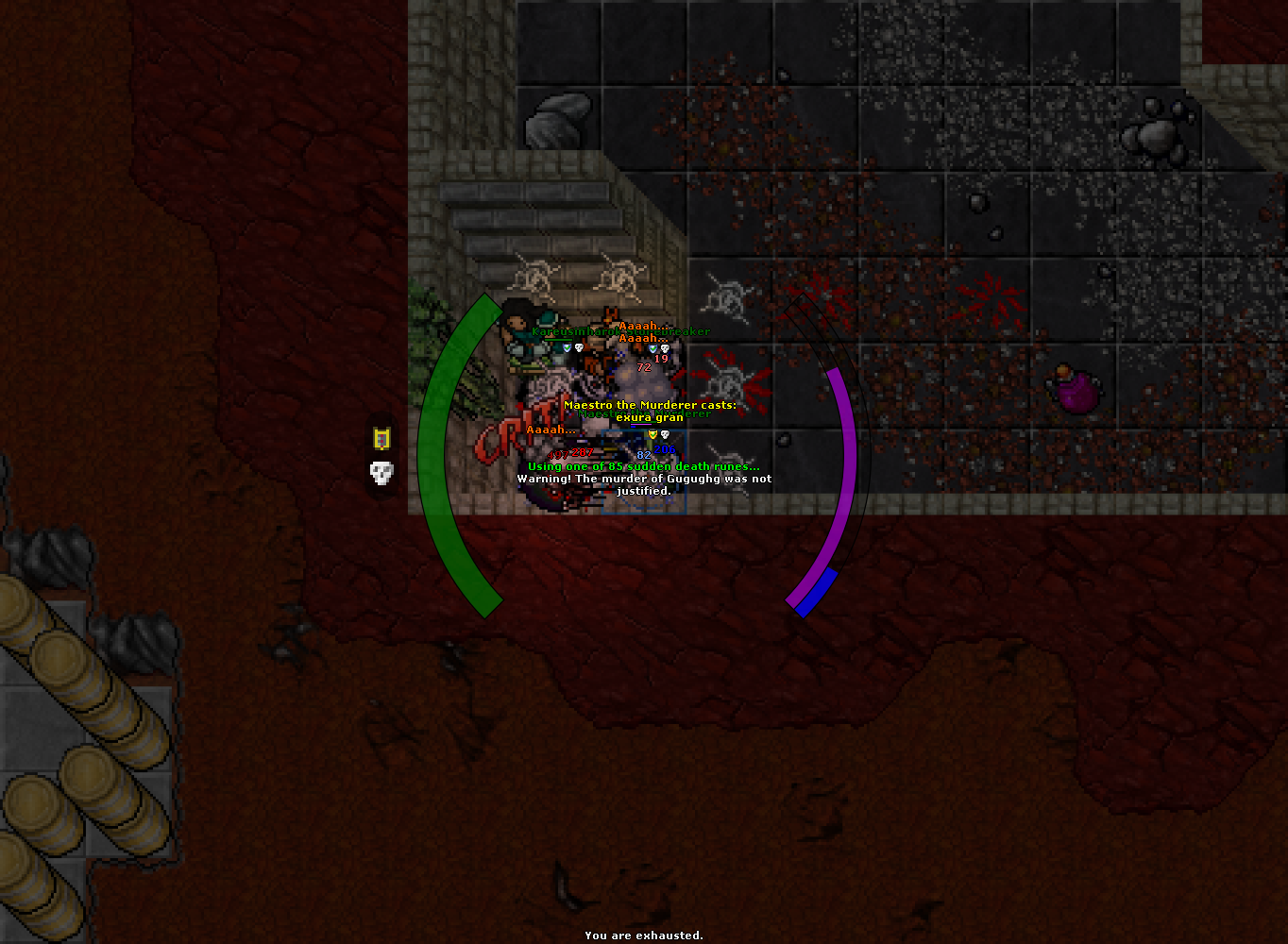Click the skull icon beside the Aaaah creature
The image size is (1288, 944).
(x=665, y=349)
